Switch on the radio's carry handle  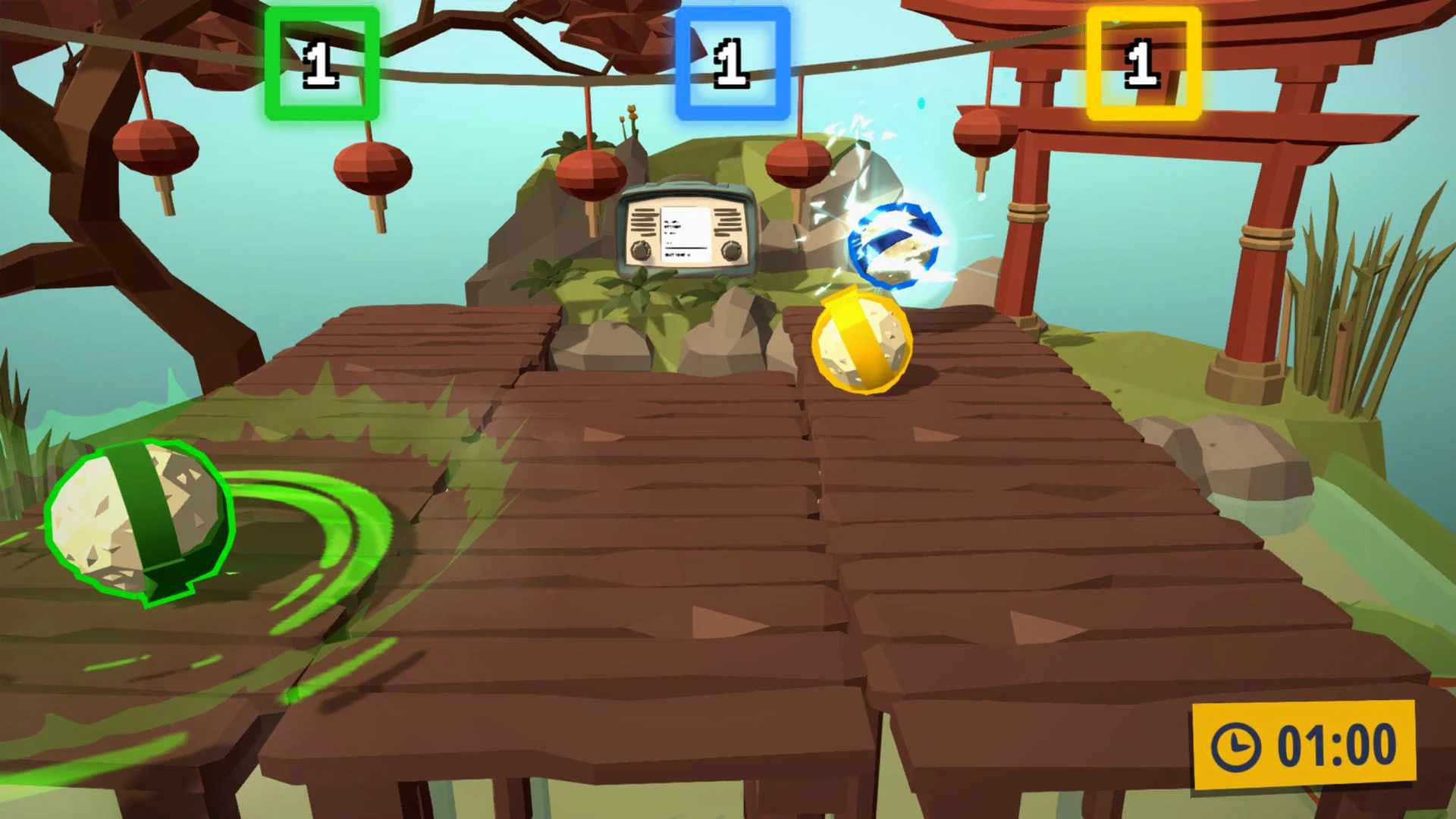tap(685, 182)
